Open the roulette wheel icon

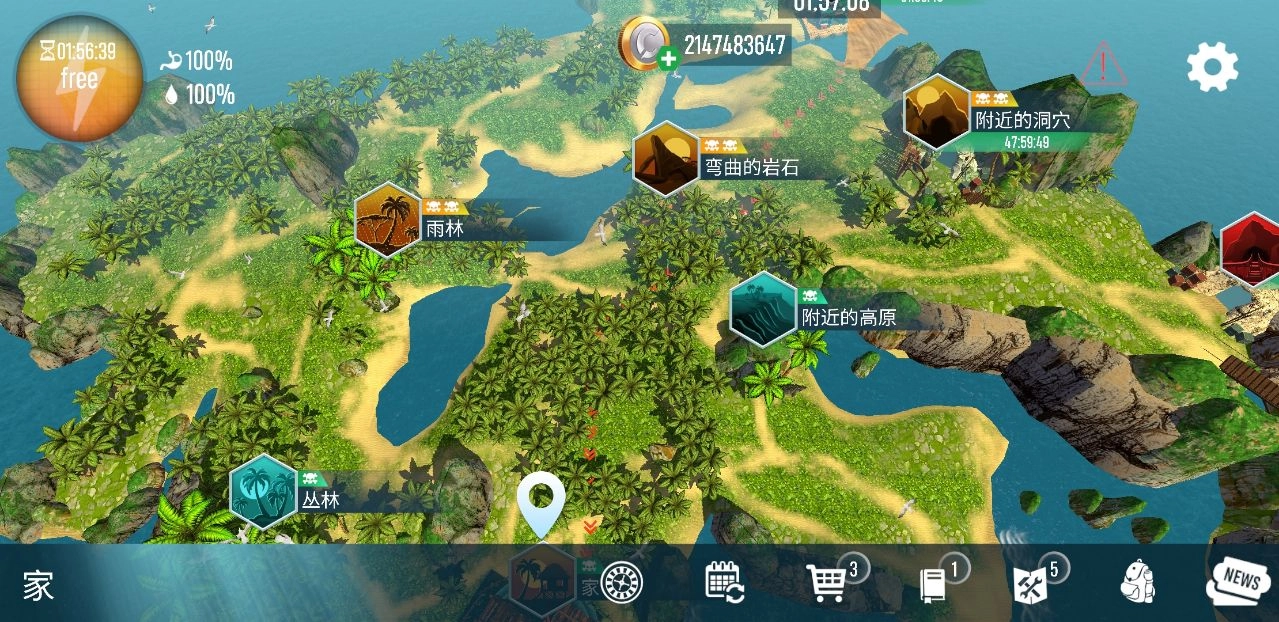coord(621,582)
